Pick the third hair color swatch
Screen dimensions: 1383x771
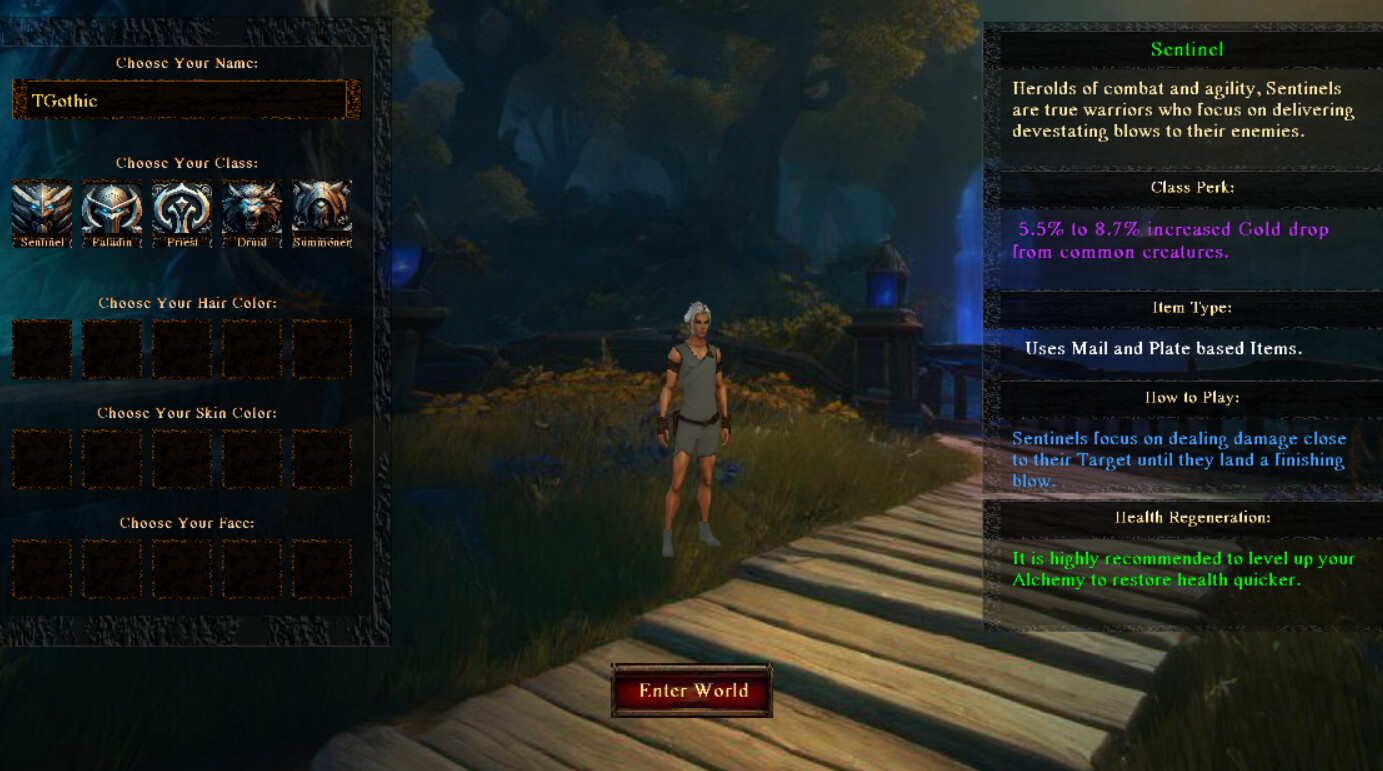[181, 350]
